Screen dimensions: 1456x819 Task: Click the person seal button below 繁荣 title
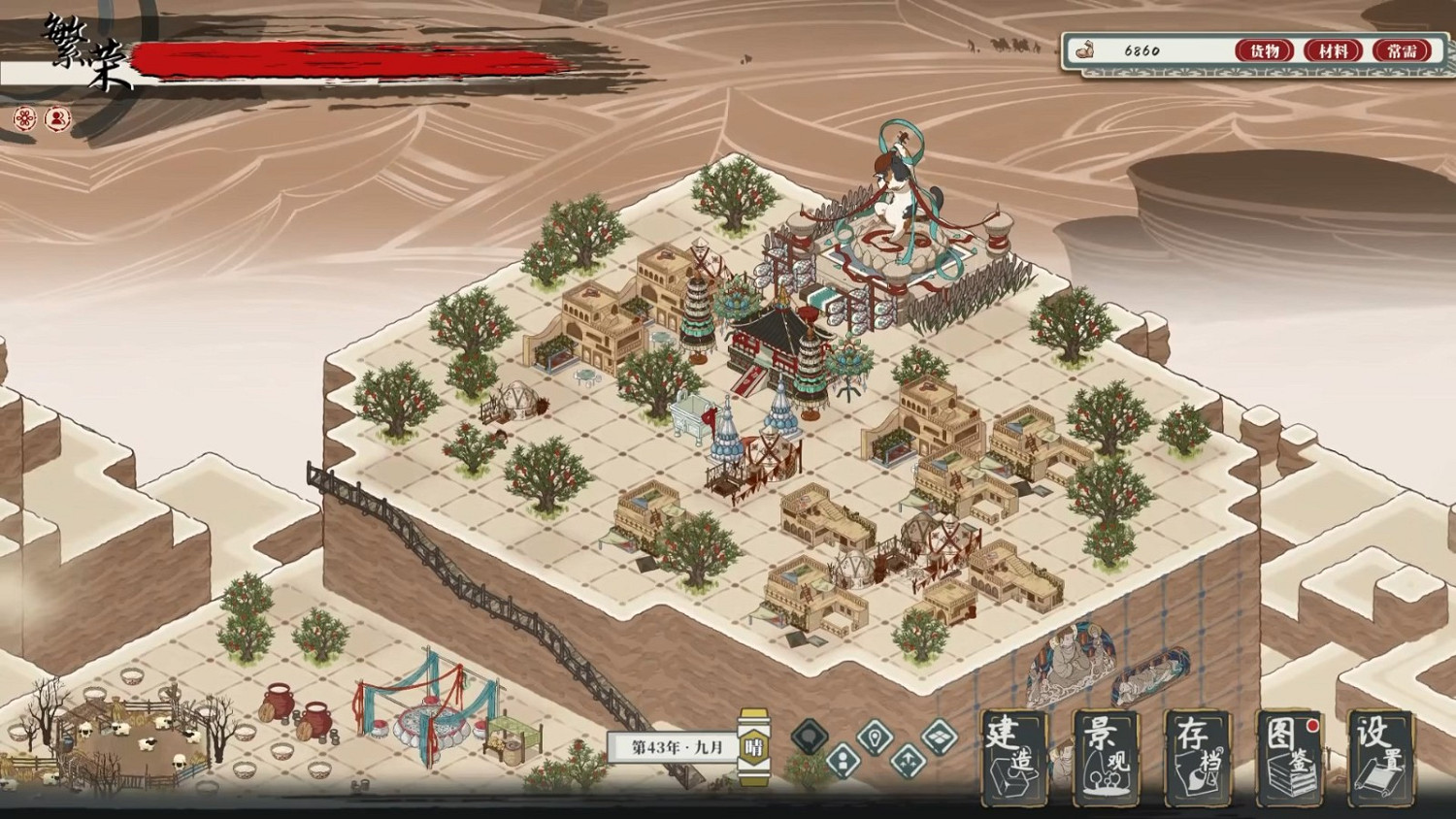pyautogui.click(x=58, y=116)
